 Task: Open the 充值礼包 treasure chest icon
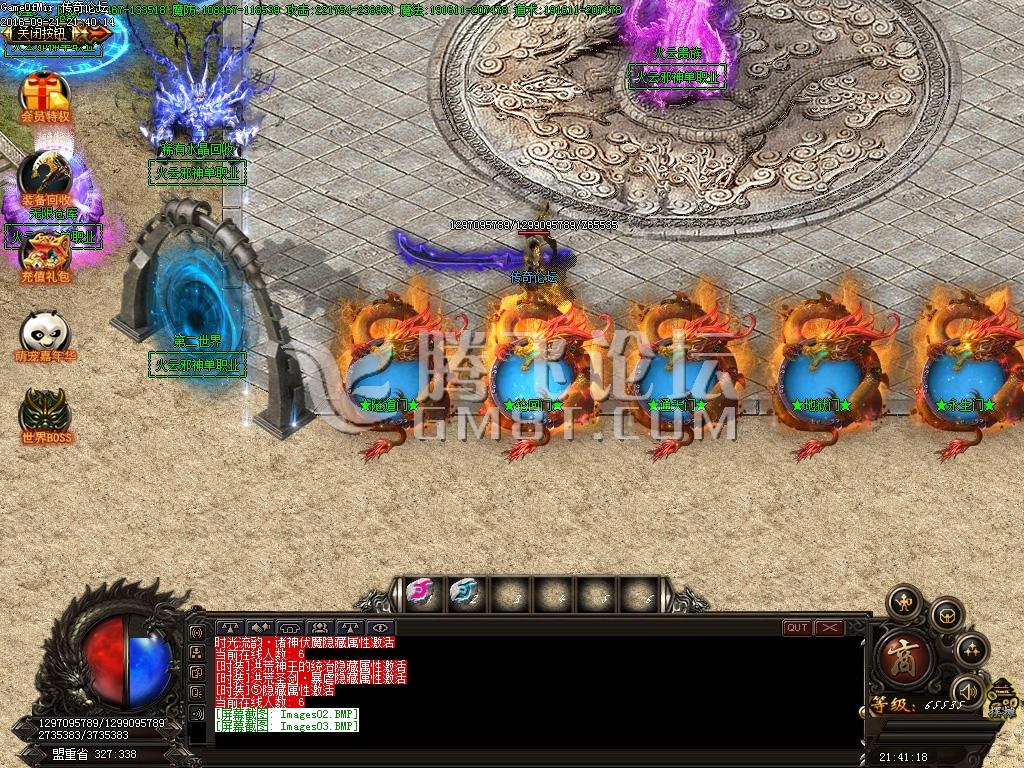click(45, 250)
